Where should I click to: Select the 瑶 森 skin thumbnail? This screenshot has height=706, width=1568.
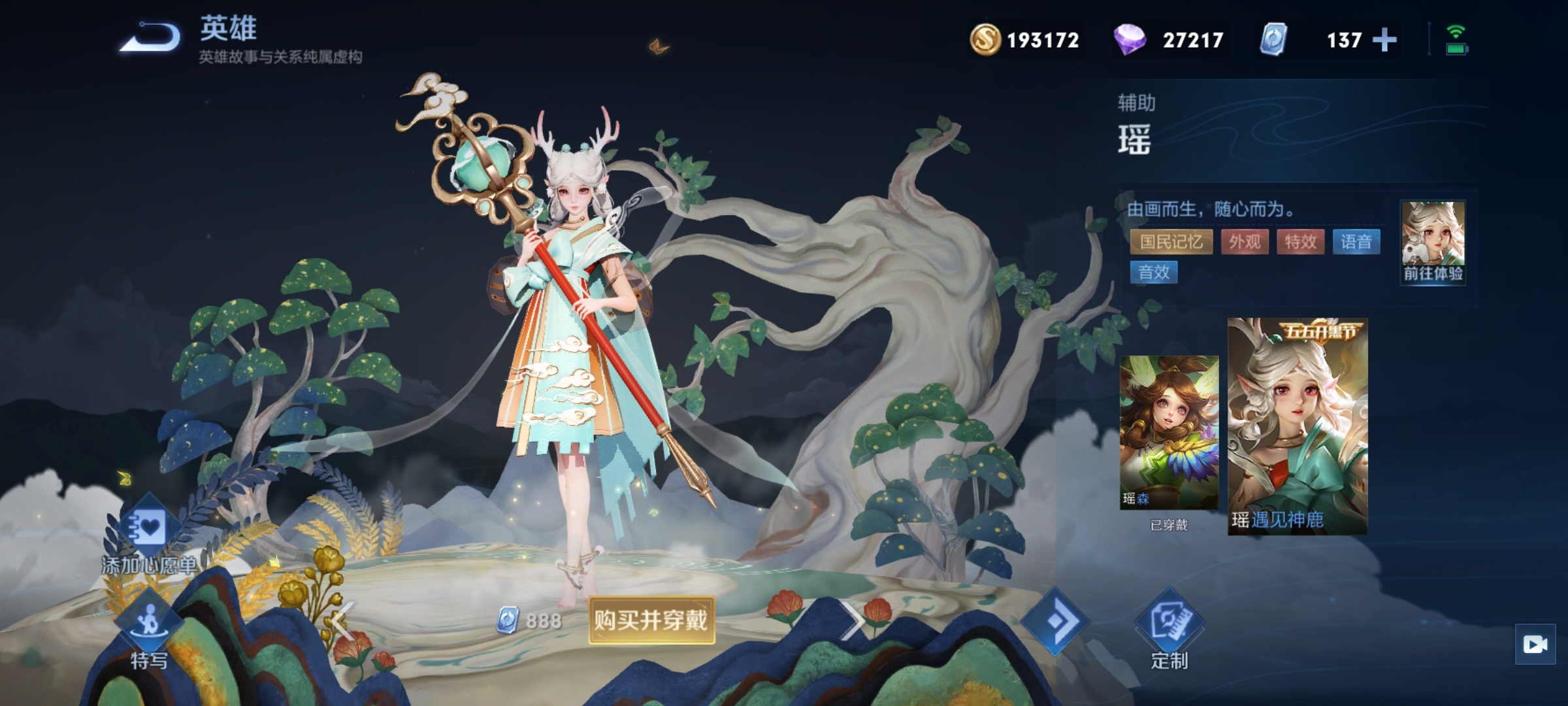click(1169, 433)
